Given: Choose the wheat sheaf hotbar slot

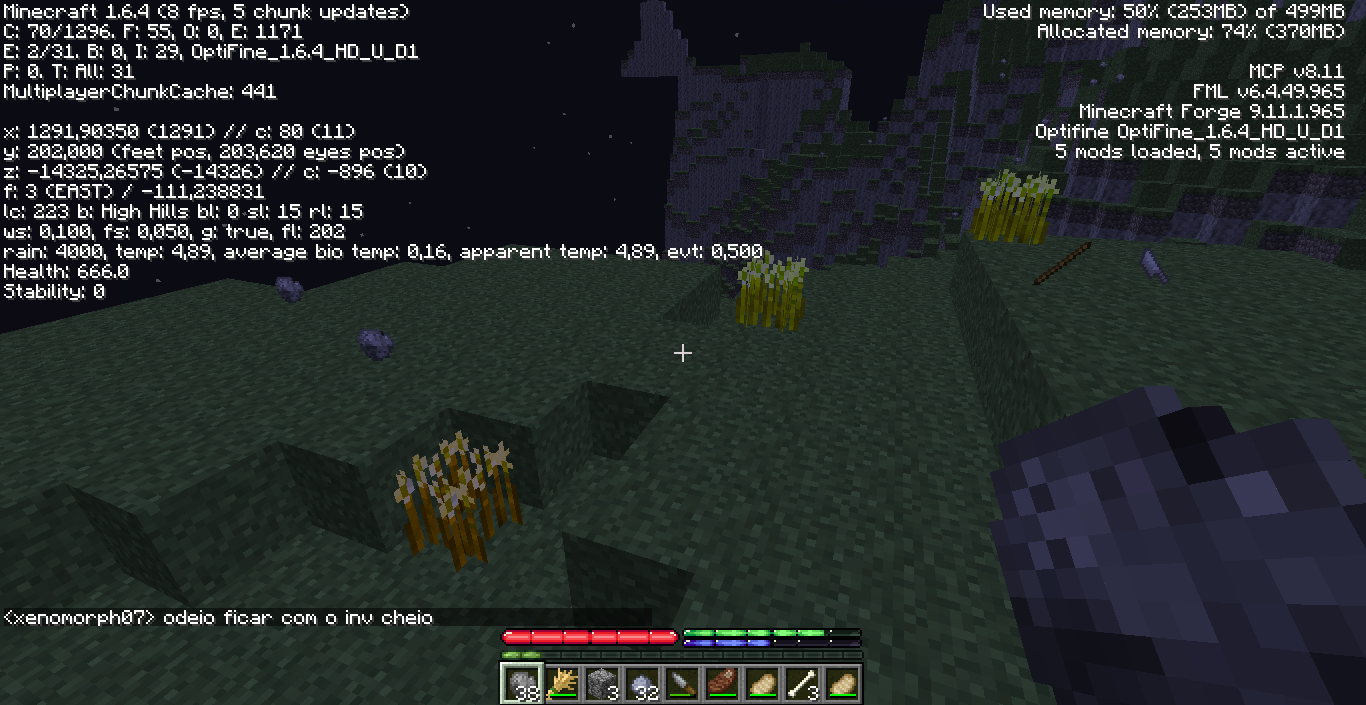Looking at the screenshot, I should [562, 683].
